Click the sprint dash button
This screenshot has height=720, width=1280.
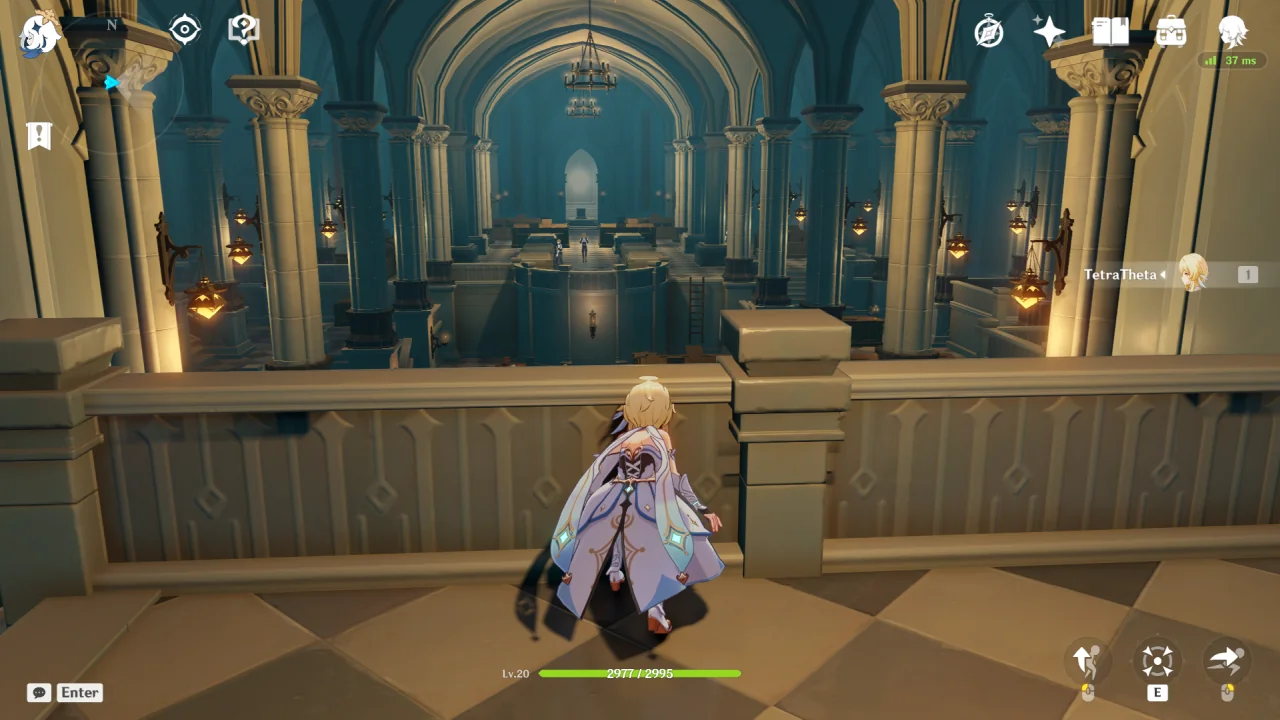pos(1226,661)
